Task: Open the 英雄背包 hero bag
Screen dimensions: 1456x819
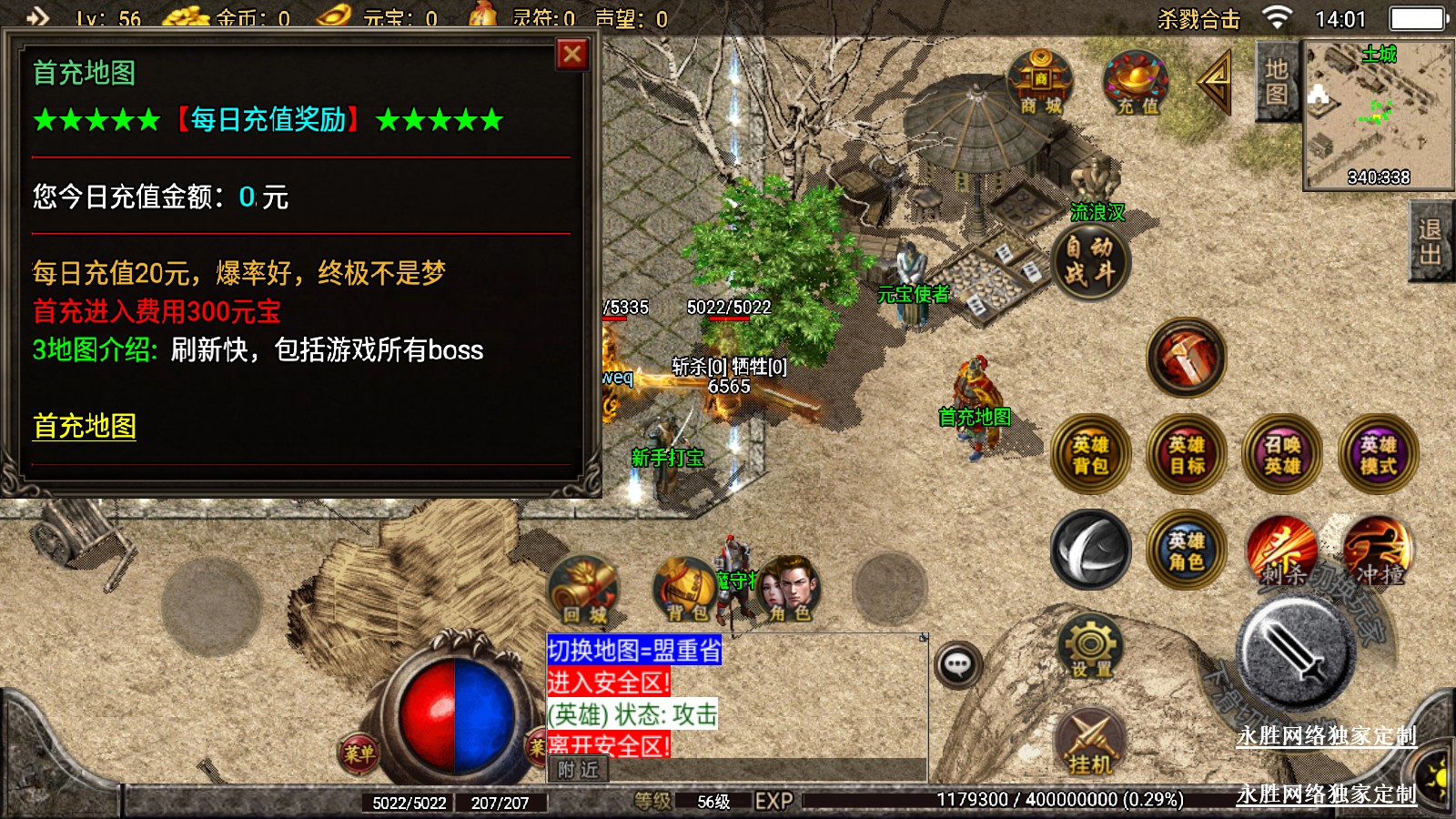Action: point(1090,455)
